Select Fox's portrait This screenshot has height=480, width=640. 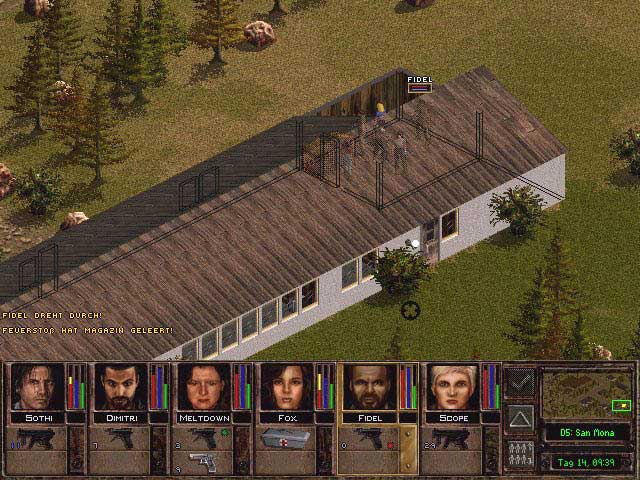tap(286, 386)
